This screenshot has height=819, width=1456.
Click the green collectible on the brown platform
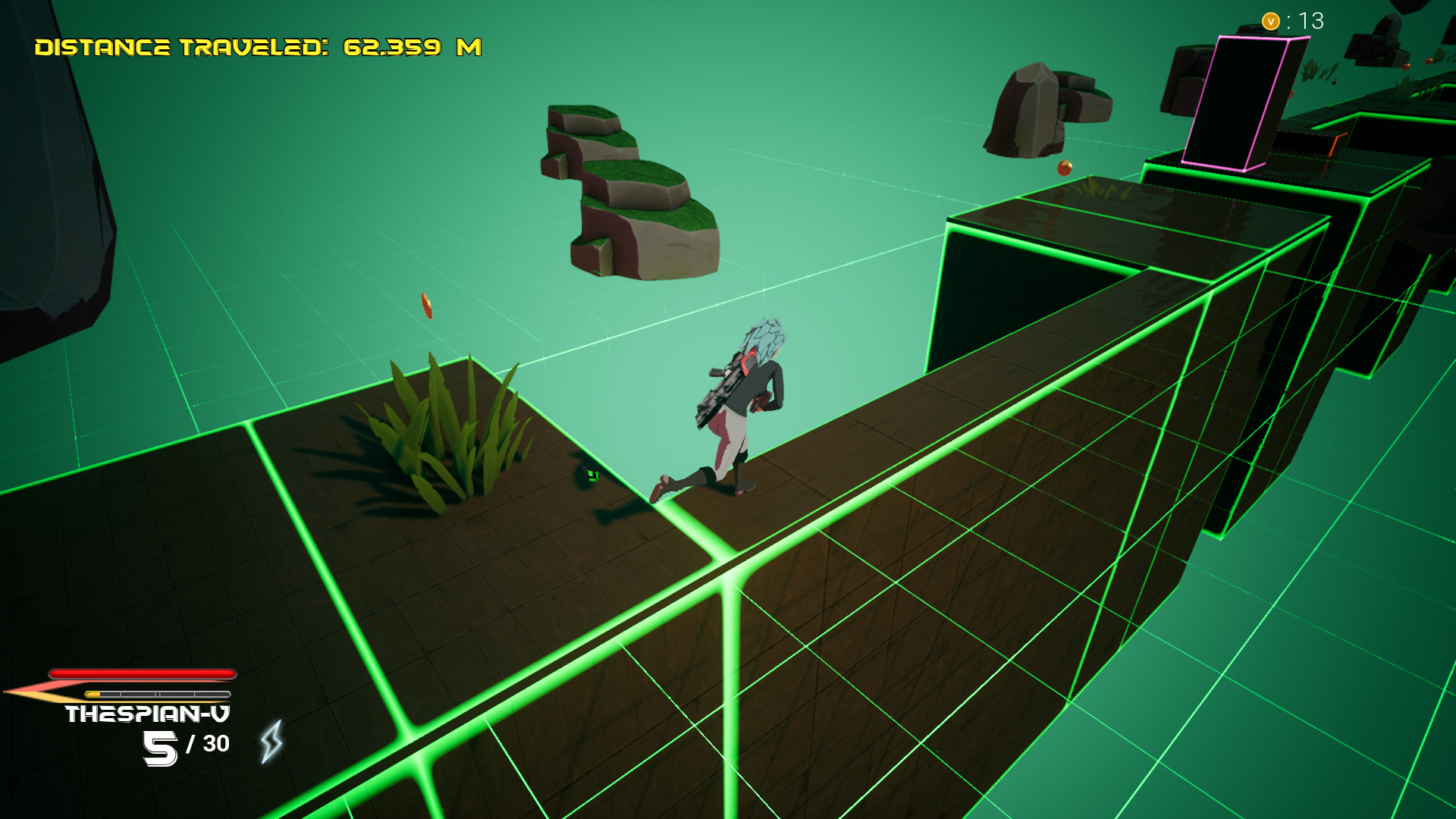point(591,475)
